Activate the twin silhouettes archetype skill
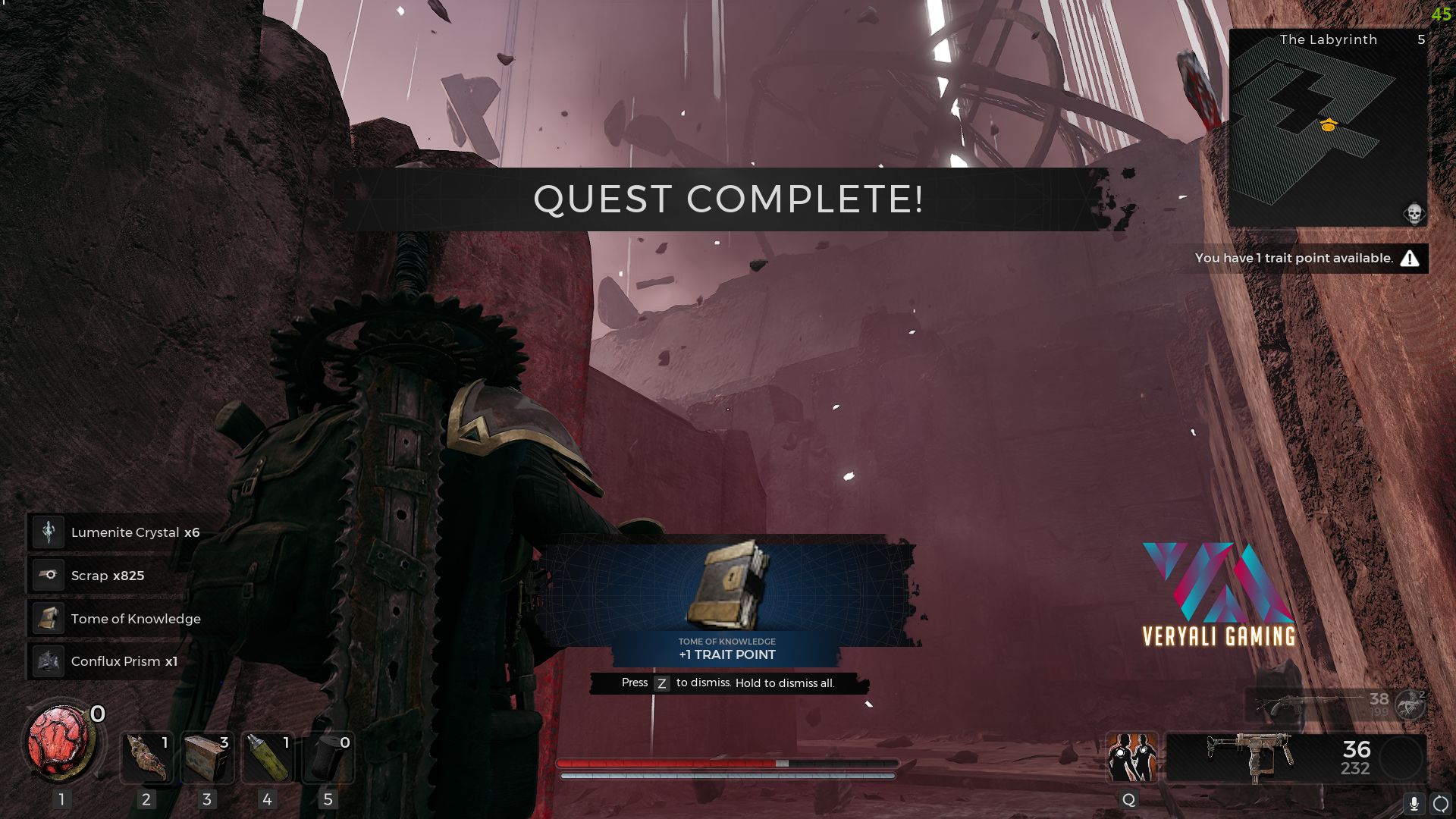The width and height of the screenshot is (1456, 819). [x=1131, y=757]
